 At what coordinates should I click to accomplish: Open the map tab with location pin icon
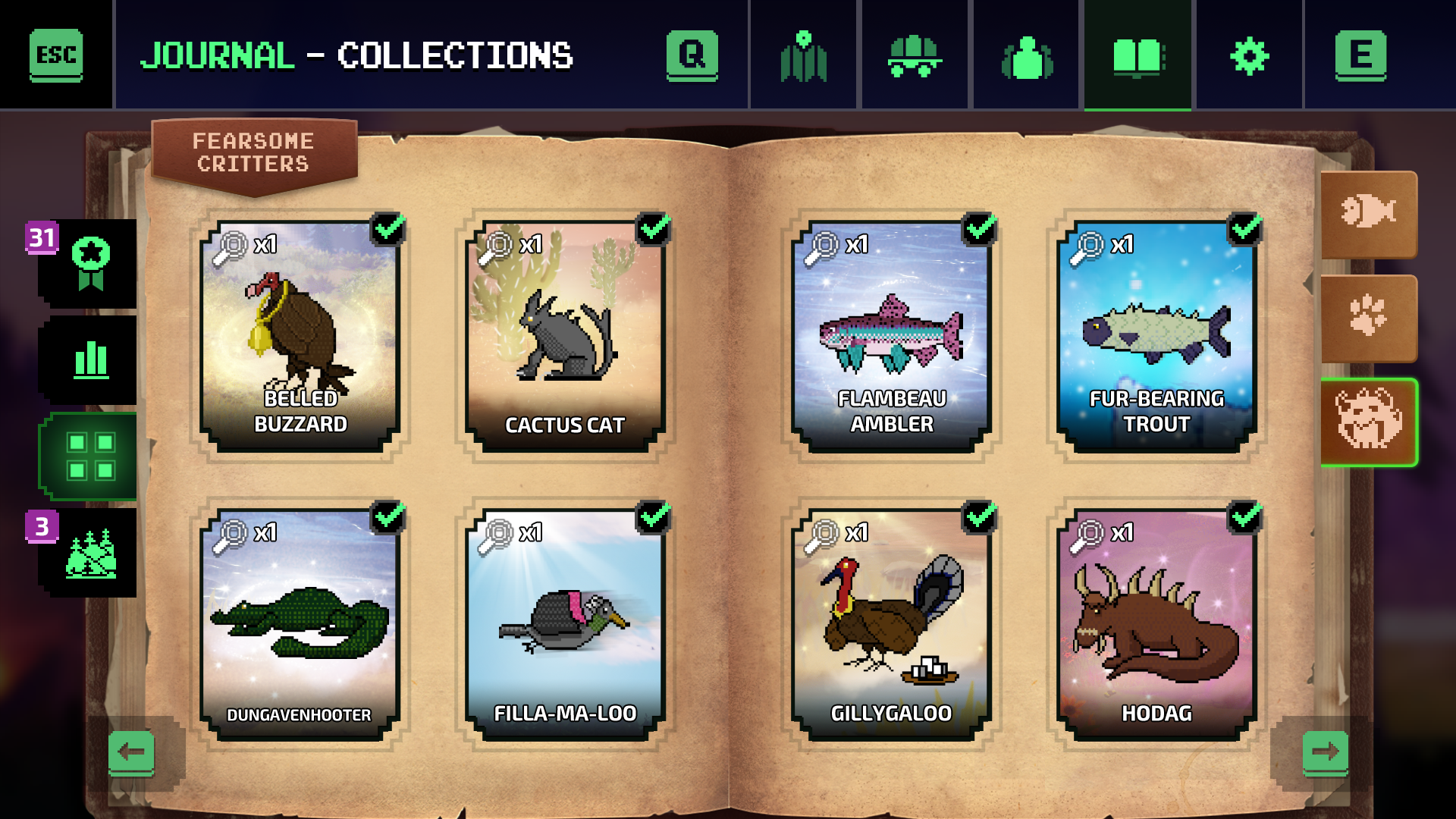click(804, 55)
